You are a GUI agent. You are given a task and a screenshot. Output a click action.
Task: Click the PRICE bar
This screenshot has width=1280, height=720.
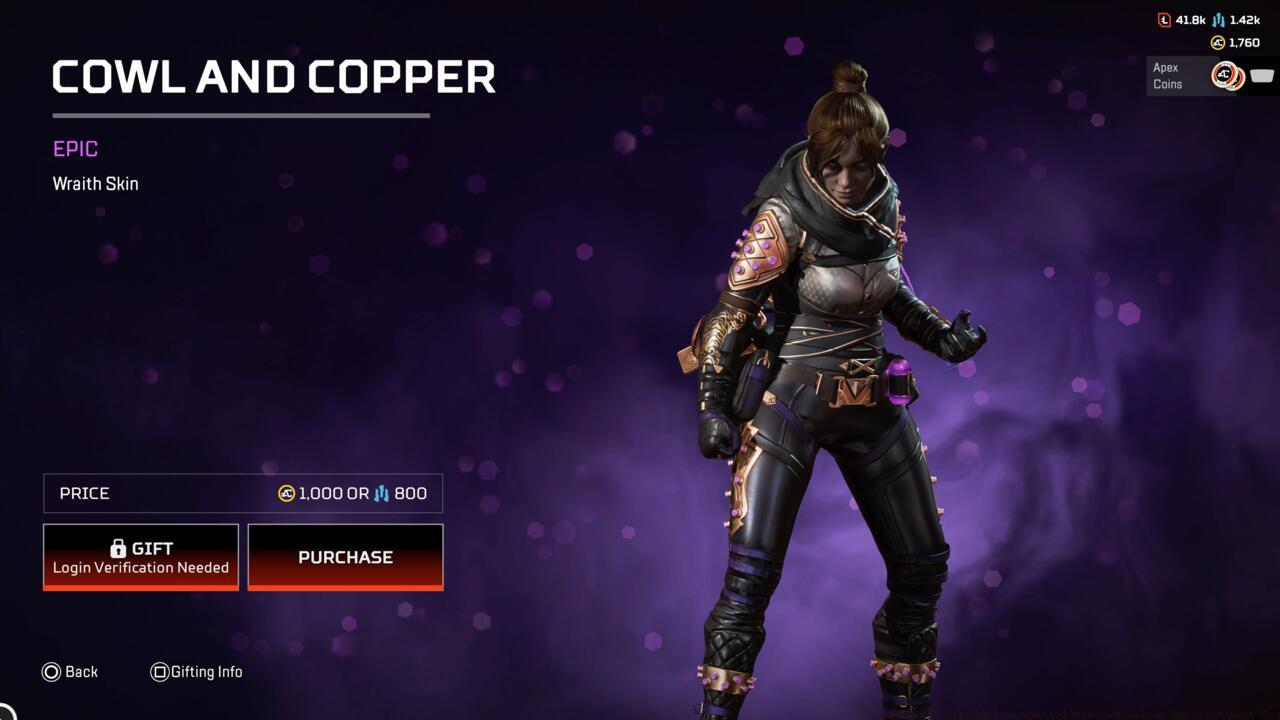242,493
